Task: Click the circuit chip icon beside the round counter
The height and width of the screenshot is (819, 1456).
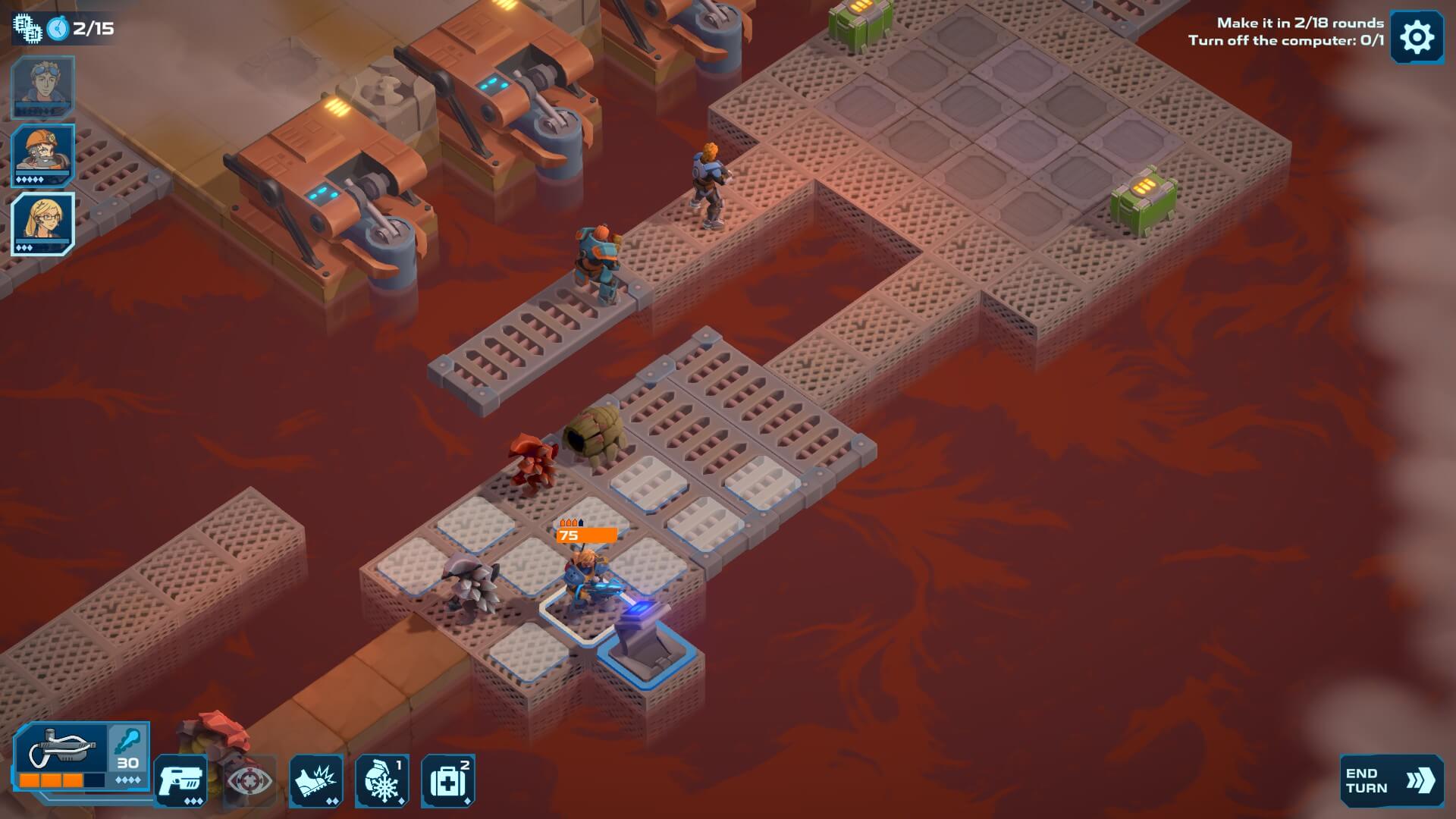Action: tap(27, 29)
